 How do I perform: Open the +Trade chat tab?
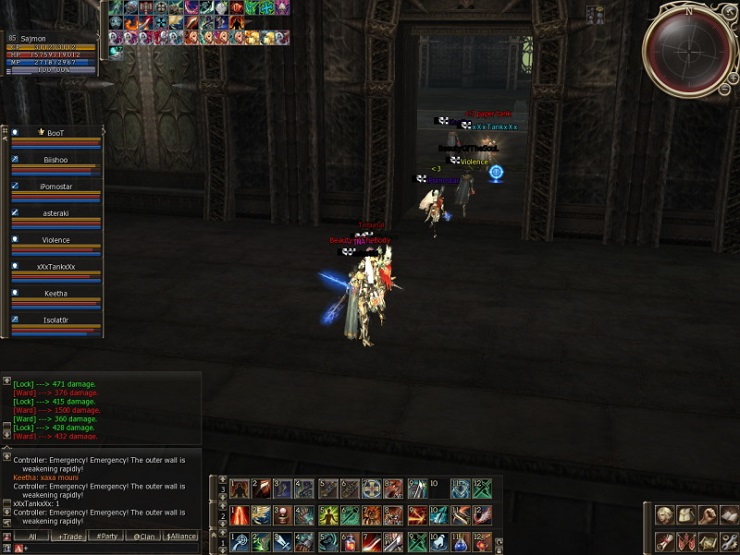pos(69,536)
